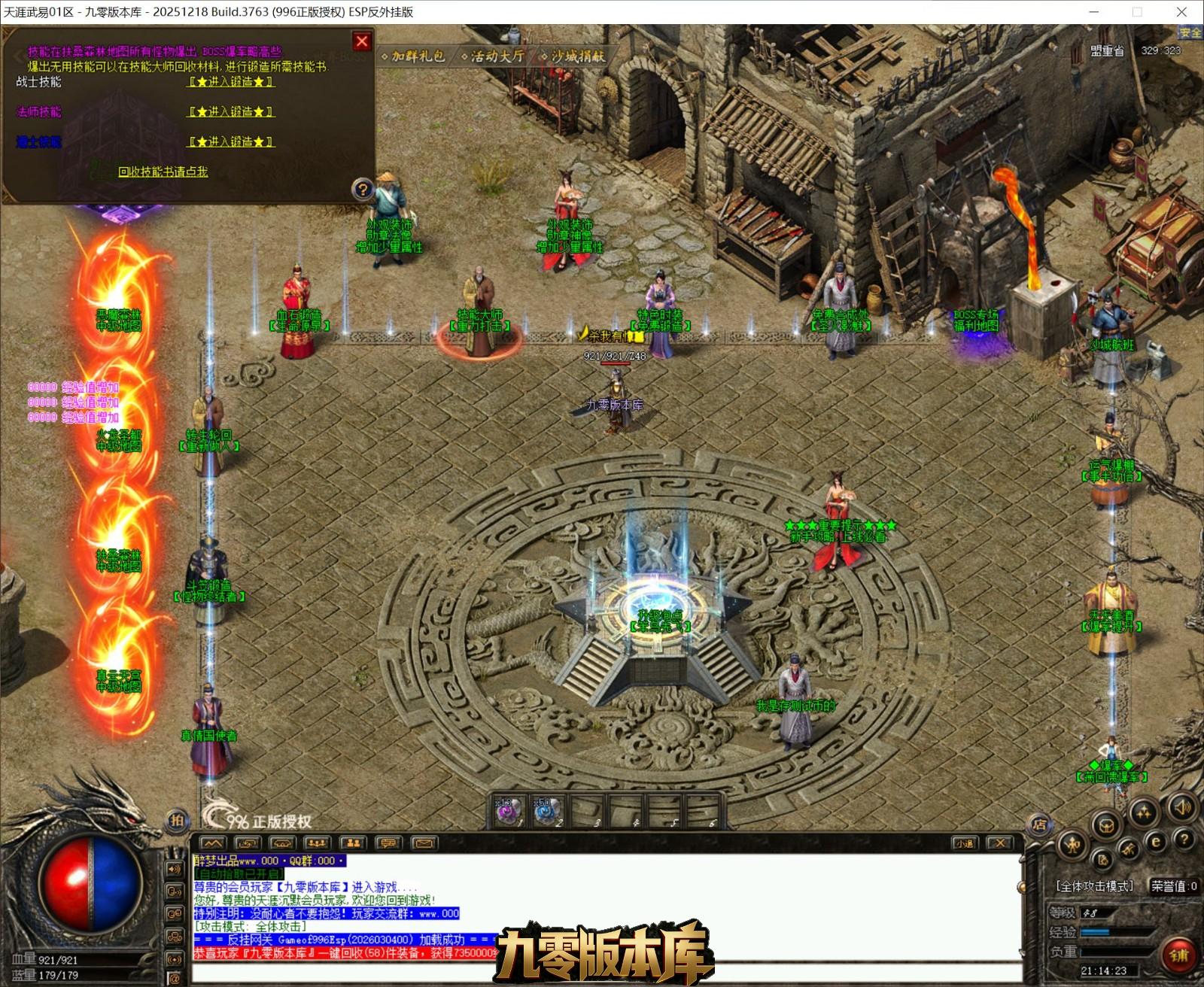Image resolution: width=1204 pixels, height=987 pixels.
Task: Click the 回收技能书请点我 recycle link
Action: (163, 172)
